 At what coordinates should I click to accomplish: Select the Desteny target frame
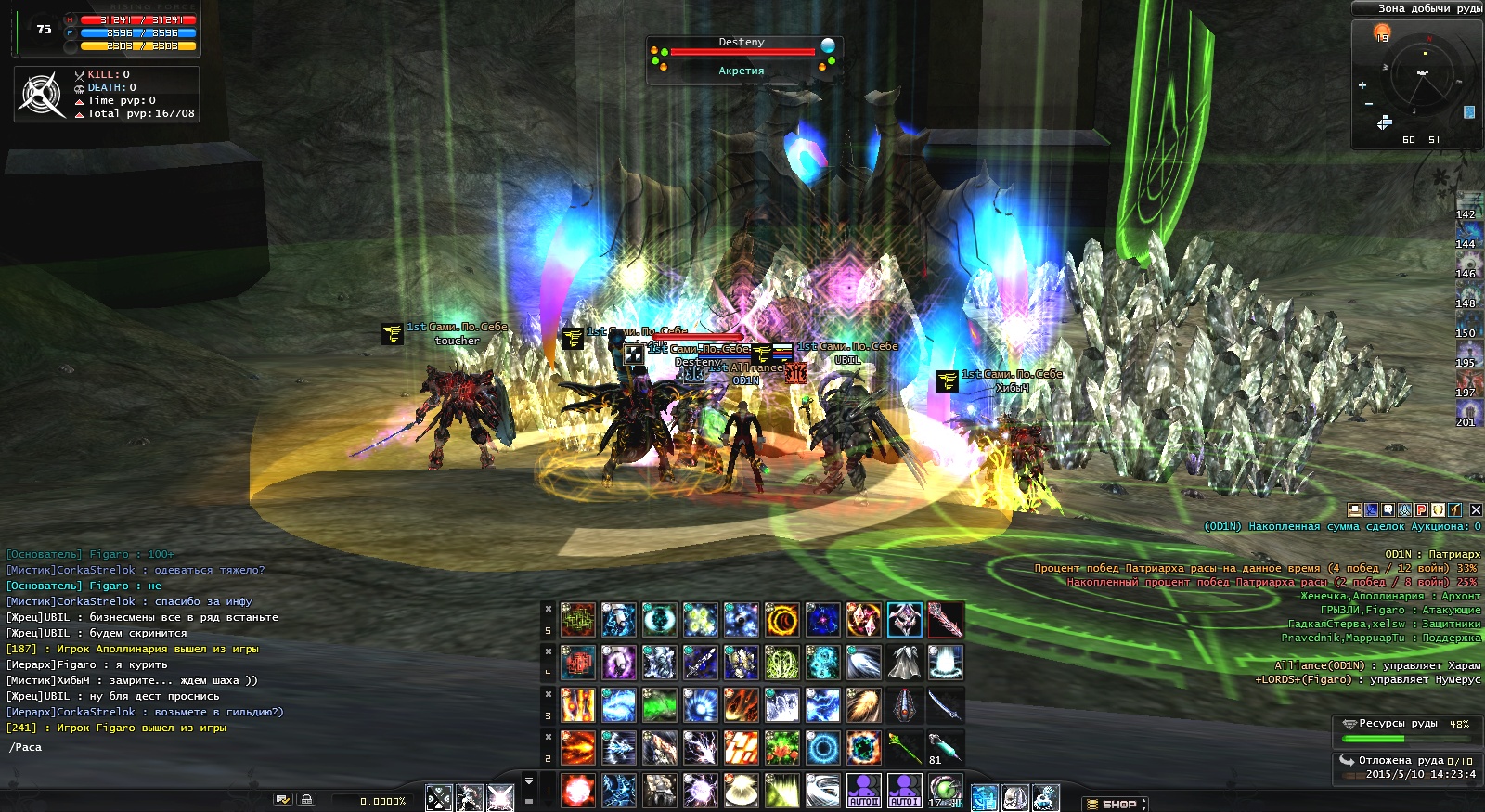pyautogui.click(x=742, y=57)
